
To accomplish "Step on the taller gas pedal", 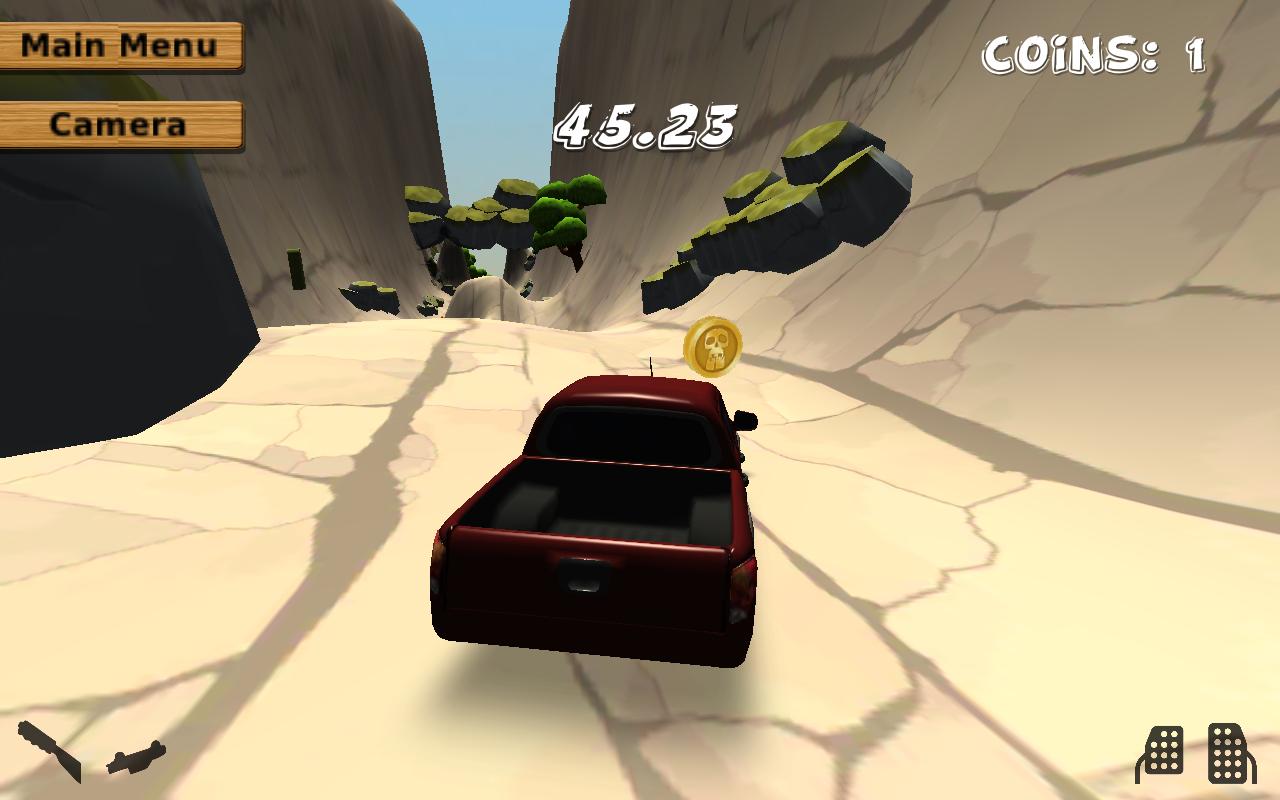I will click(x=1231, y=751).
